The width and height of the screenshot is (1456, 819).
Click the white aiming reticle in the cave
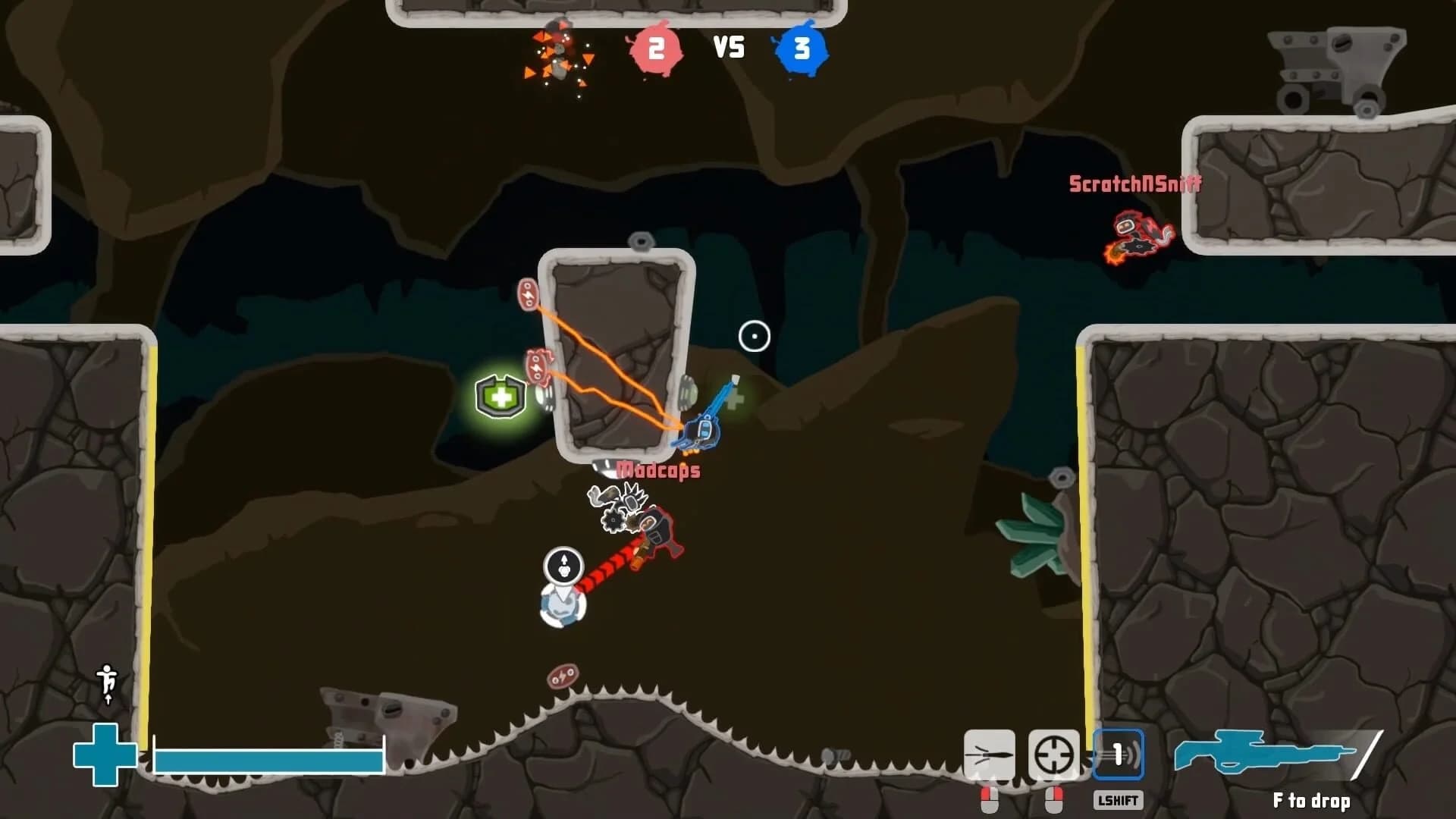[753, 334]
